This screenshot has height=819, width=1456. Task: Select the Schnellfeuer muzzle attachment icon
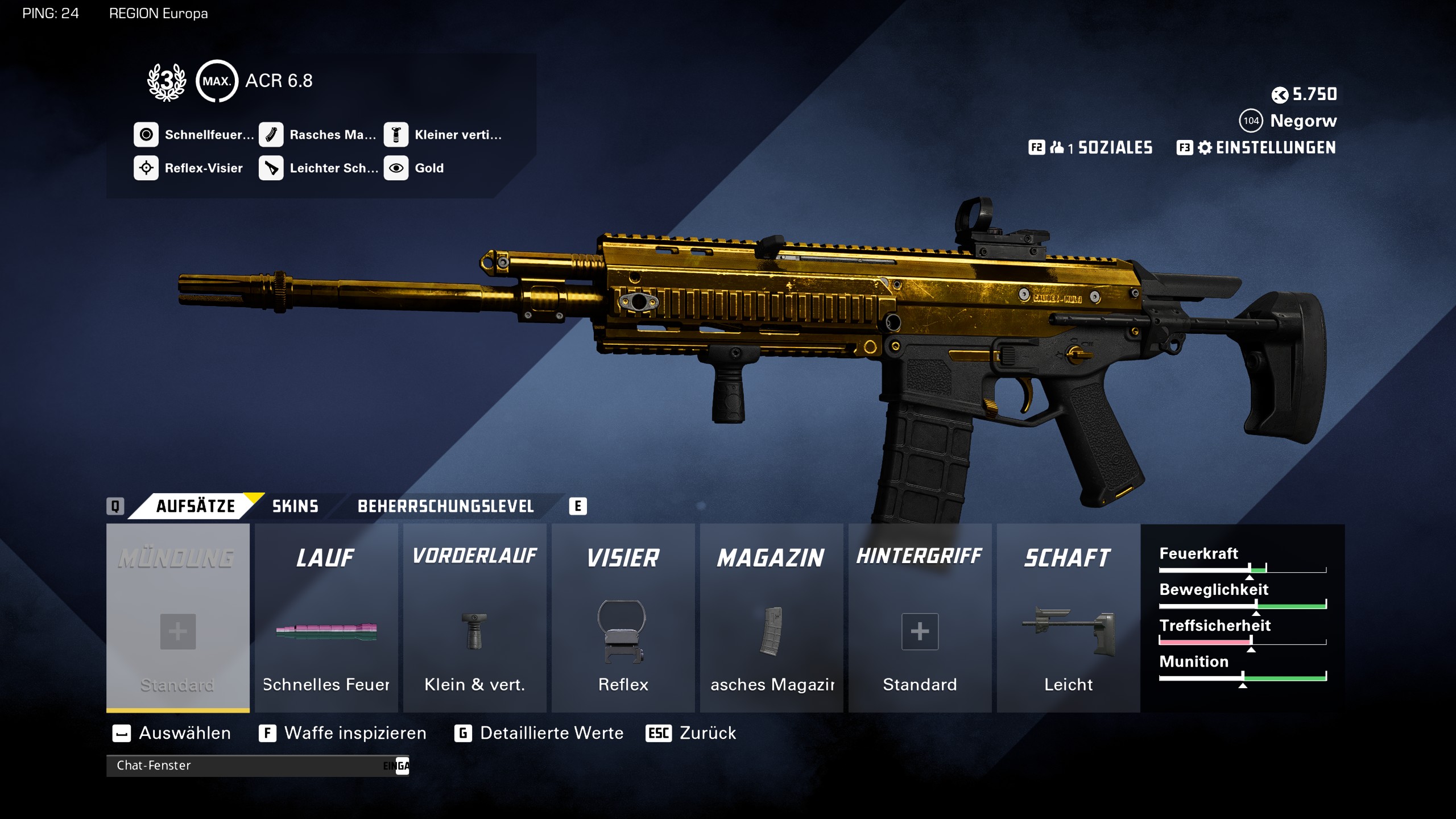click(147, 135)
